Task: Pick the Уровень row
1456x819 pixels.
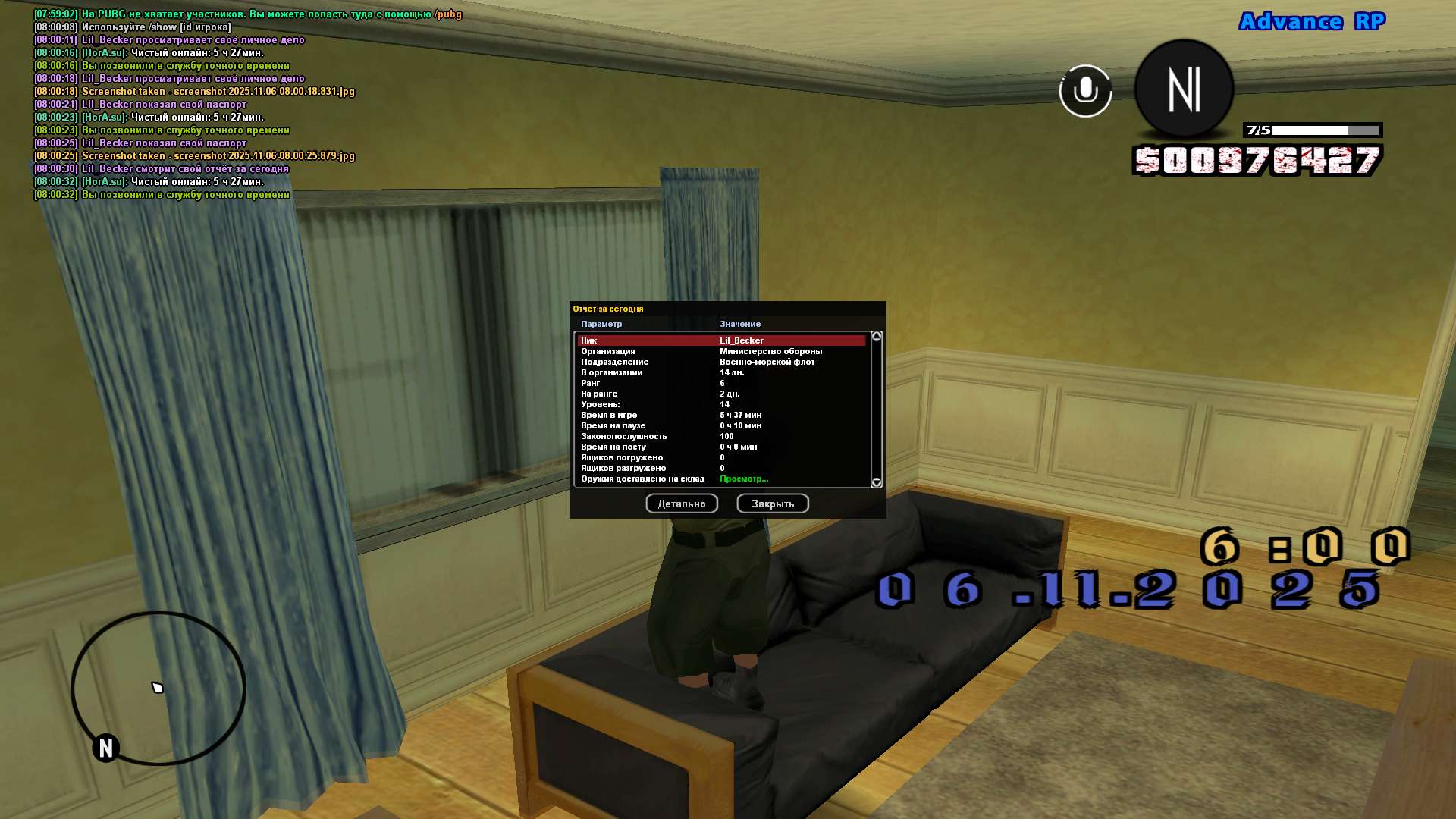Action: click(720, 404)
